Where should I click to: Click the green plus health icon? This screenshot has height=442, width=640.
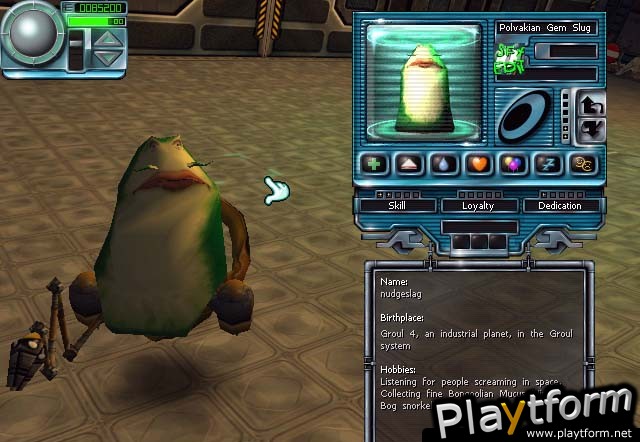376,166
